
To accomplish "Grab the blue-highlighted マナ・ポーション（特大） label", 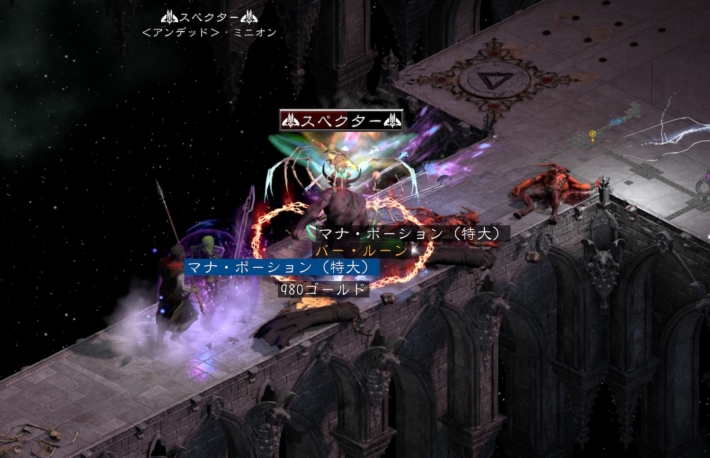I will tap(279, 268).
